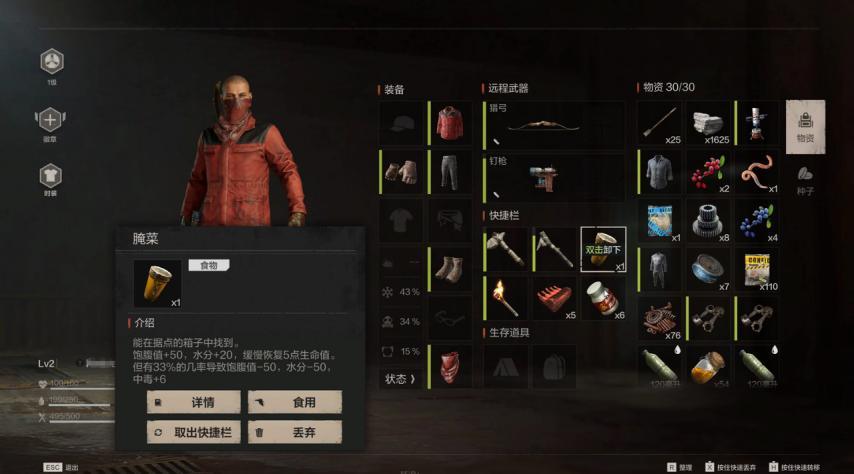Select the red berries inventory slot

coord(709,172)
